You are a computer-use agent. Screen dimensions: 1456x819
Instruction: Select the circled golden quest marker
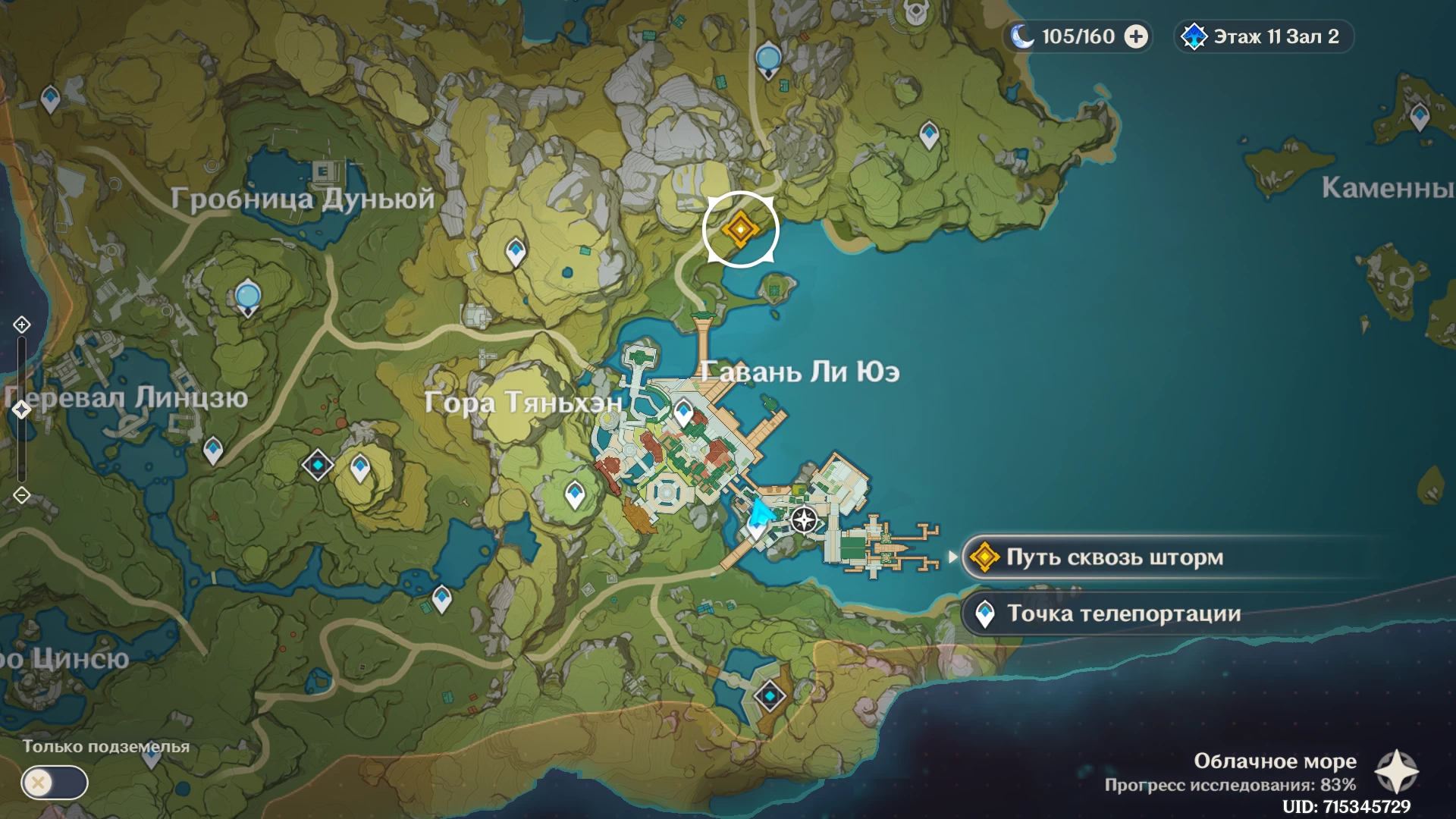[740, 229]
